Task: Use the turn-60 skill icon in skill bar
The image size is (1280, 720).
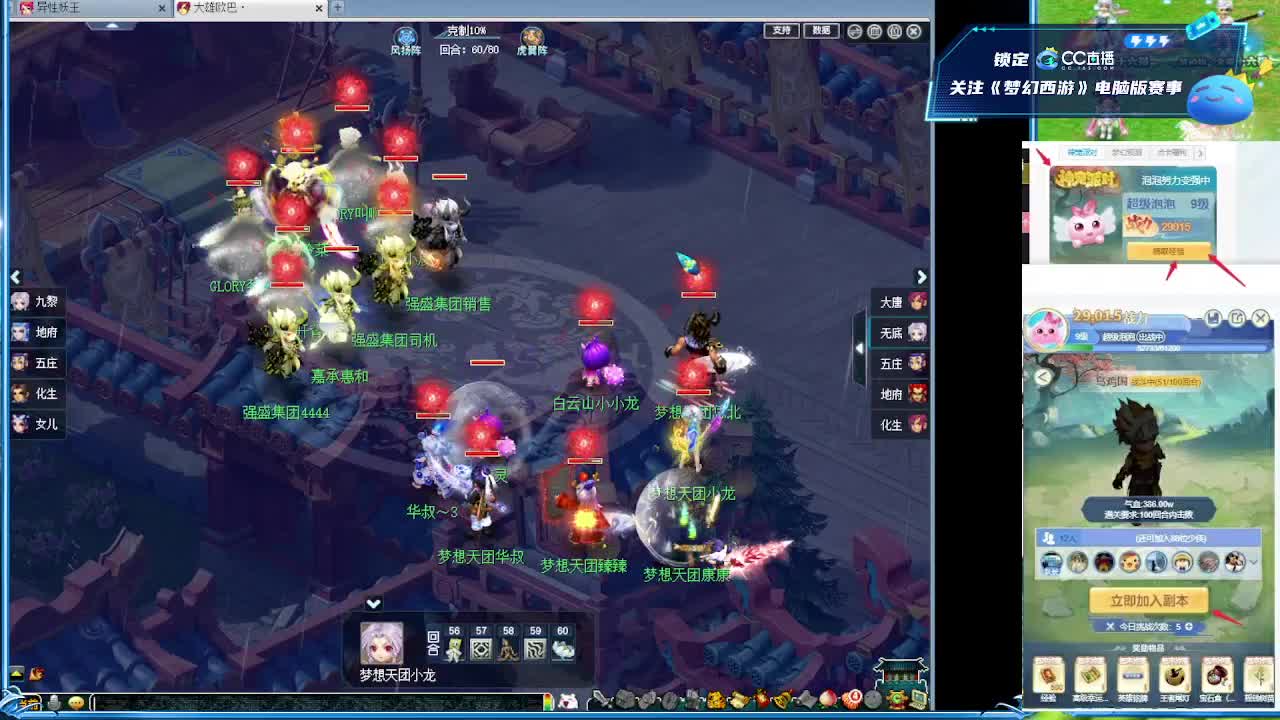Action: point(562,650)
